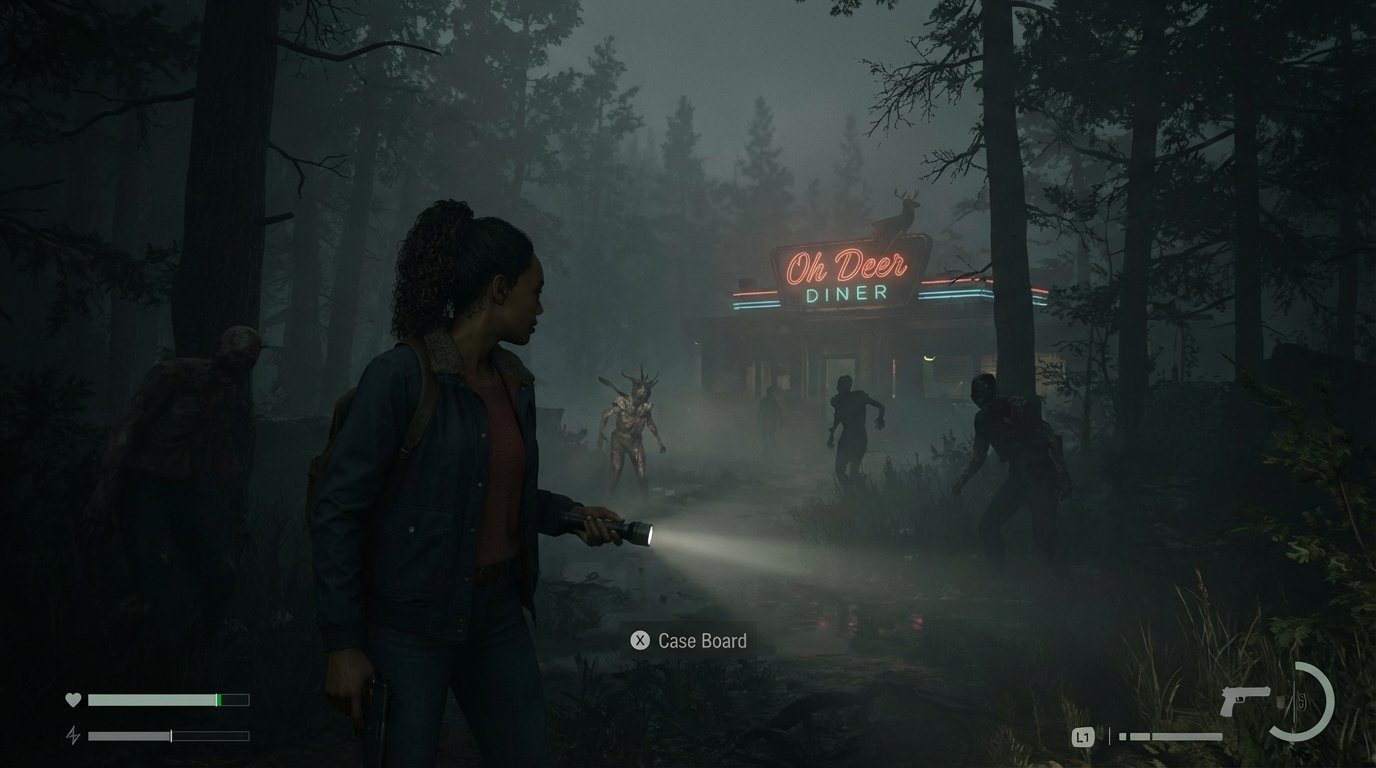The image size is (1376, 768).
Task: Click the Oh Deer Diner neon sign
Action: [x=846, y=270]
